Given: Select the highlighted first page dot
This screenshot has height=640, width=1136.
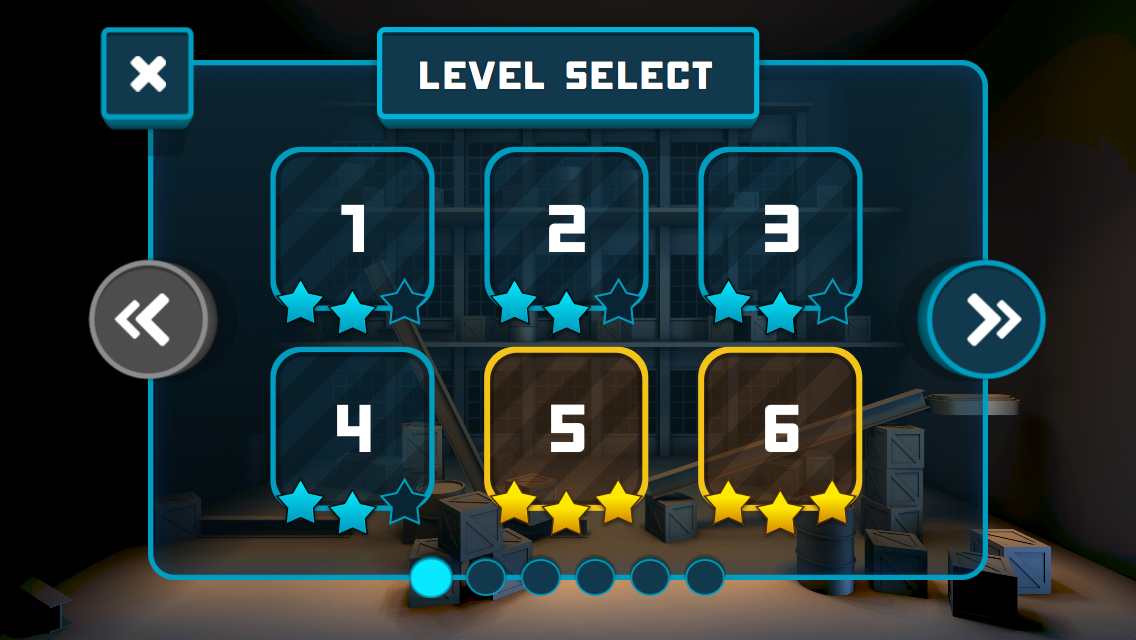Looking at the screenshot, I should [431, 577].
